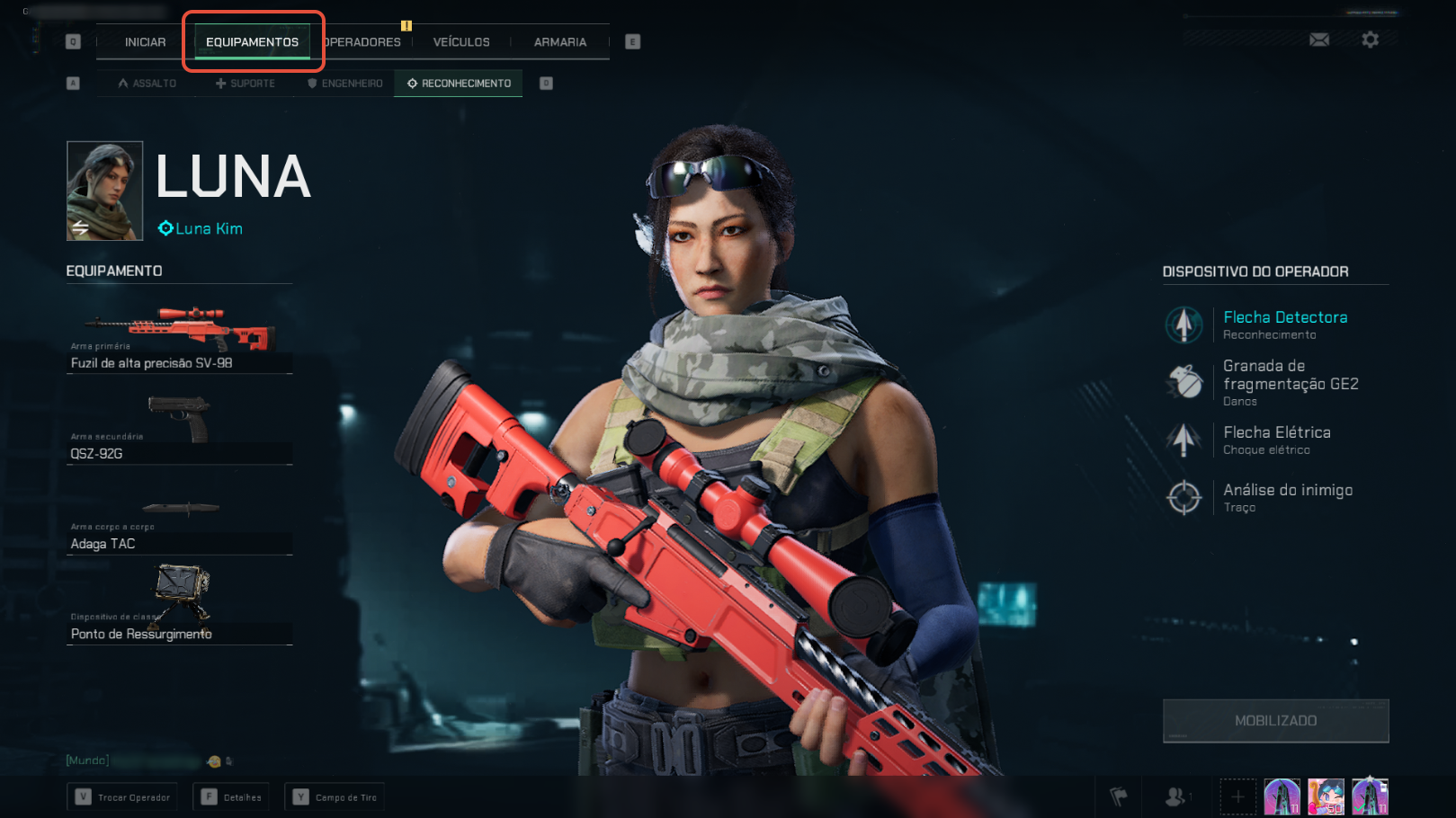Select the ENGENHEIRO class

pos(345,84)
